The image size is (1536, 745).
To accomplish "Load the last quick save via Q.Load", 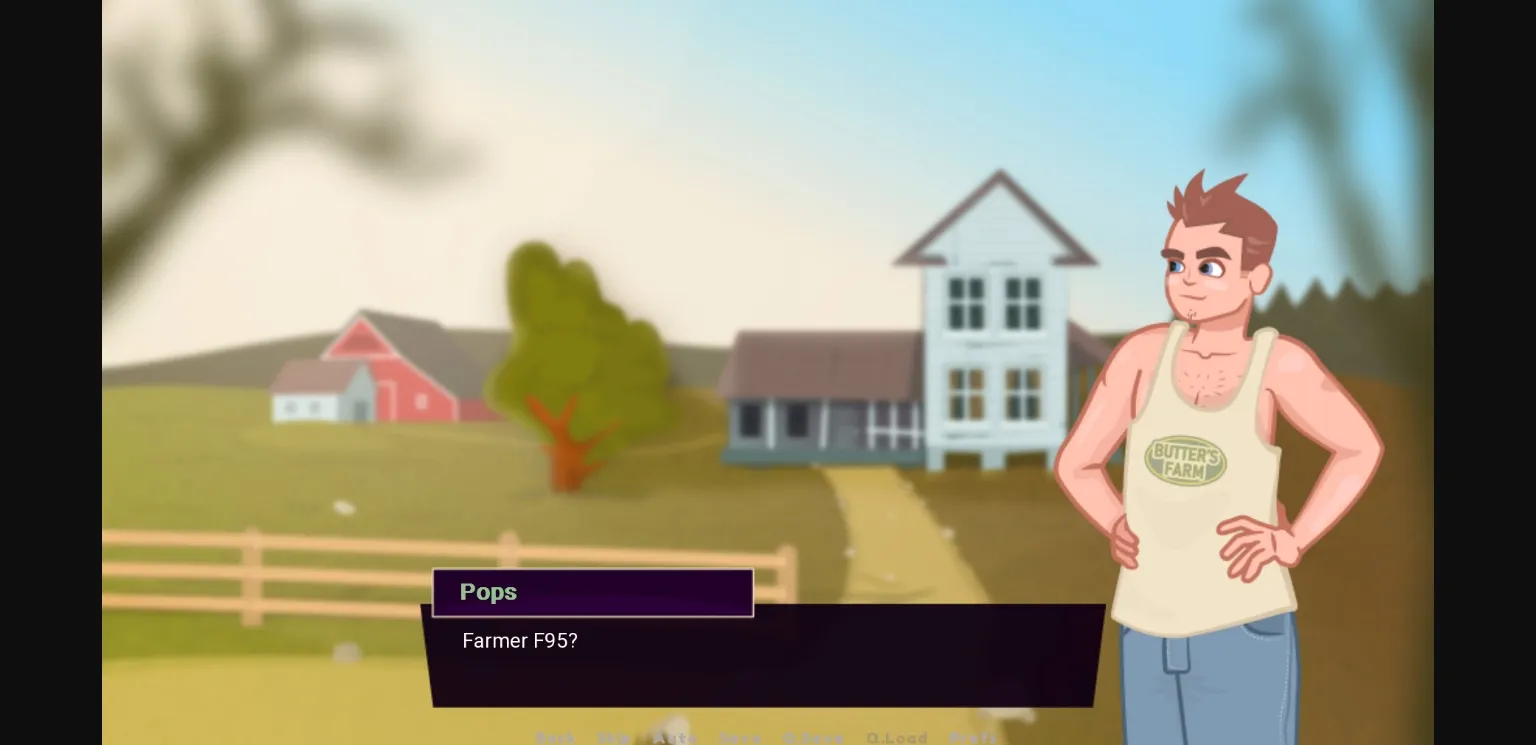I will (x=897, y=738).
